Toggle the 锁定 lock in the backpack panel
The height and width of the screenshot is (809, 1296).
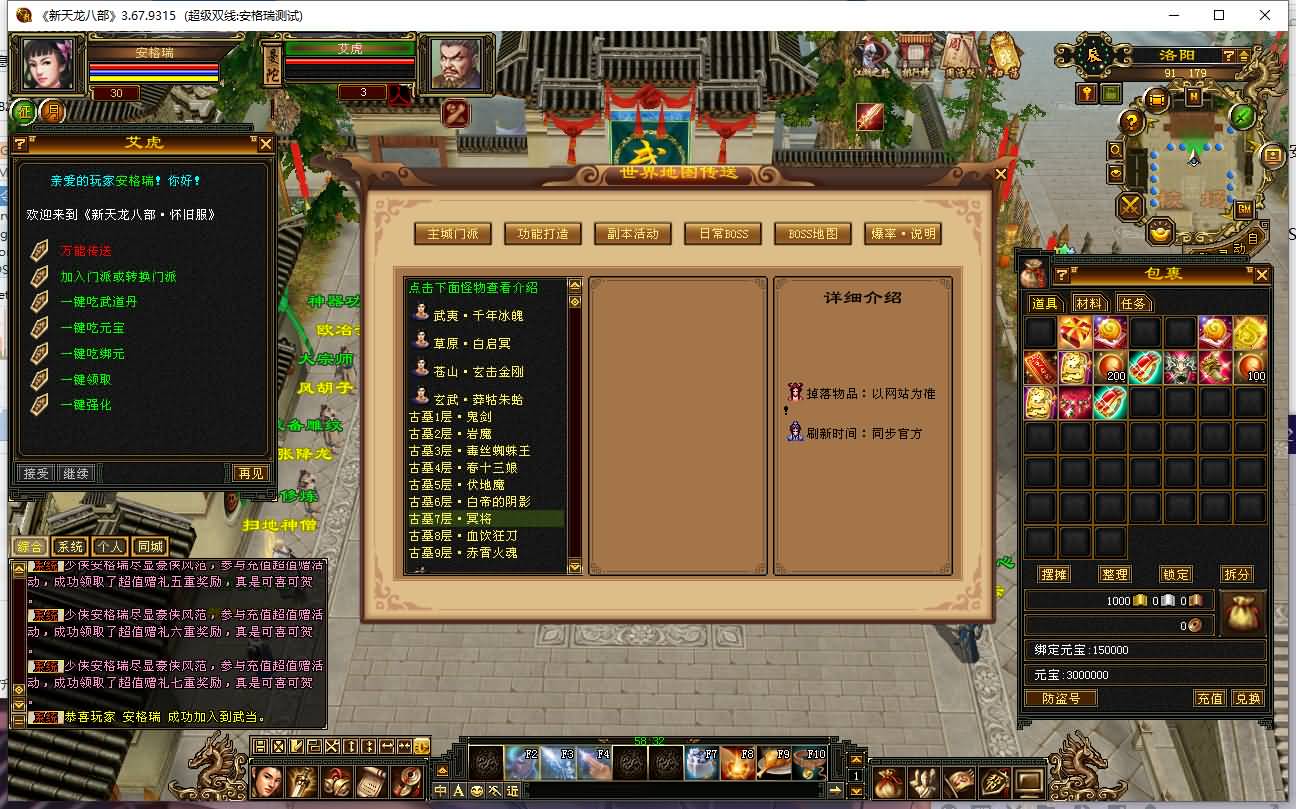[x=1176, y=575]
